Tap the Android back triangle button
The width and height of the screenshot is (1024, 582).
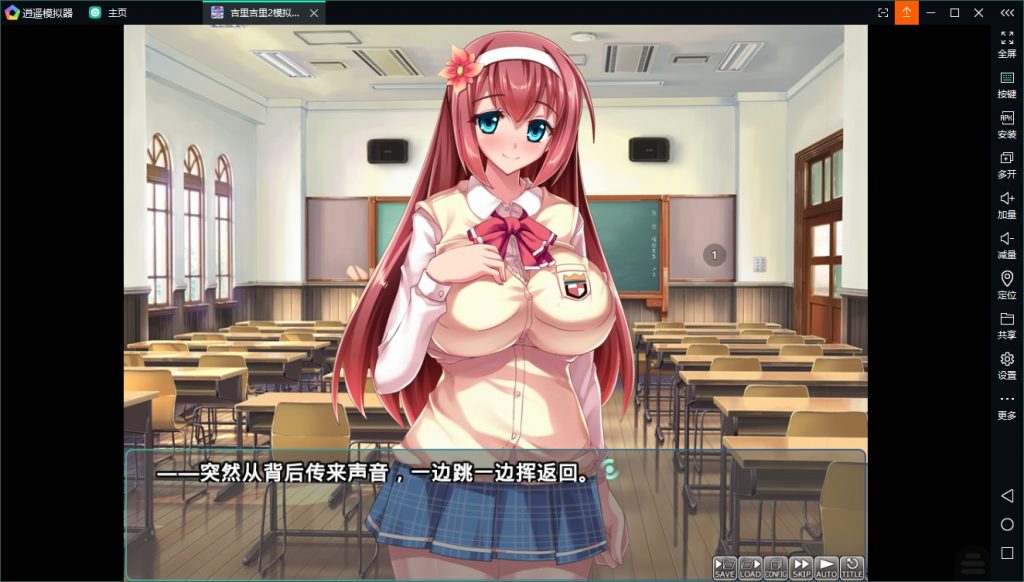[x=1007, y=496]
